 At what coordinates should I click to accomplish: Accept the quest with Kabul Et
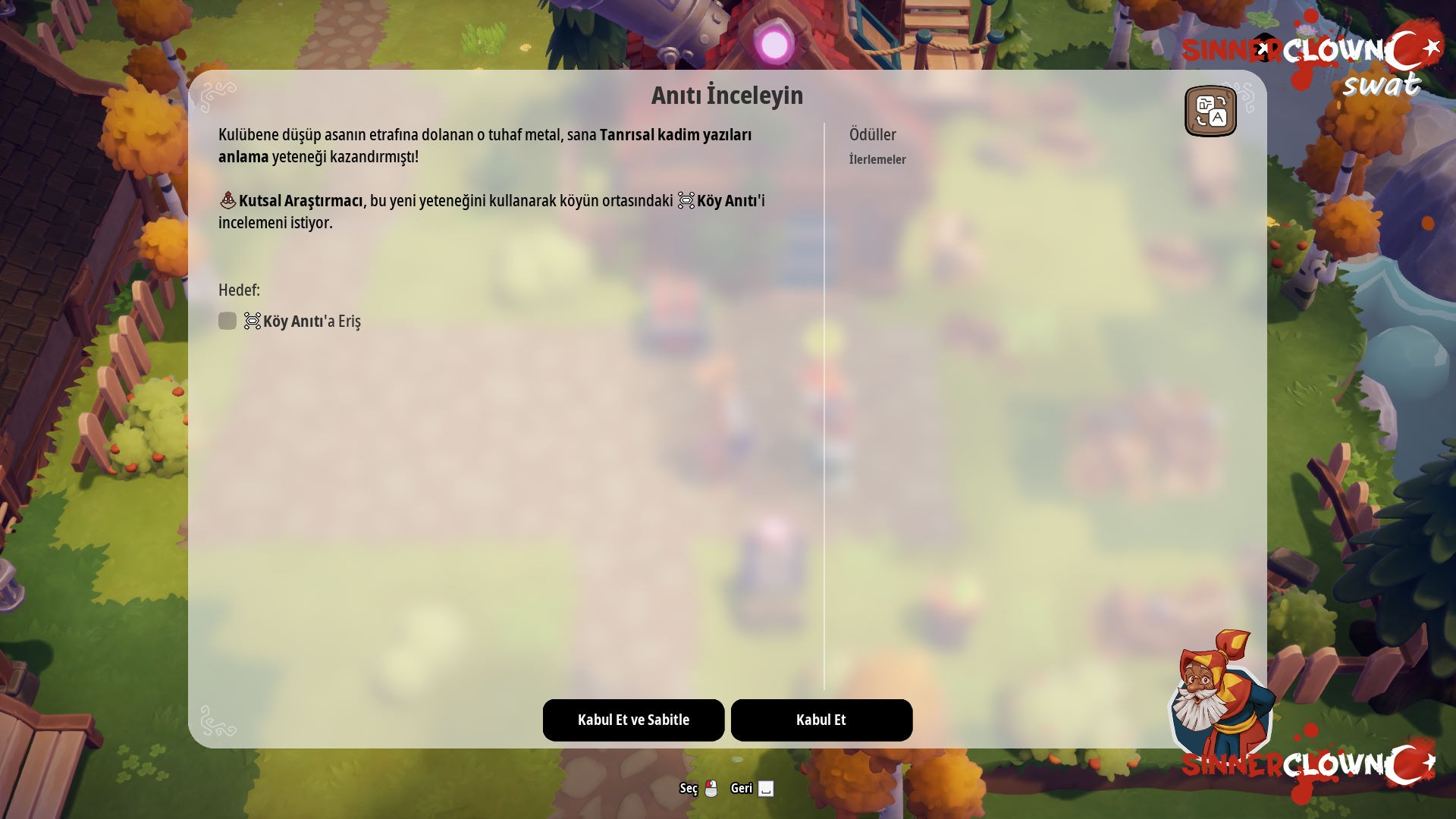click(x=821, y=720)
